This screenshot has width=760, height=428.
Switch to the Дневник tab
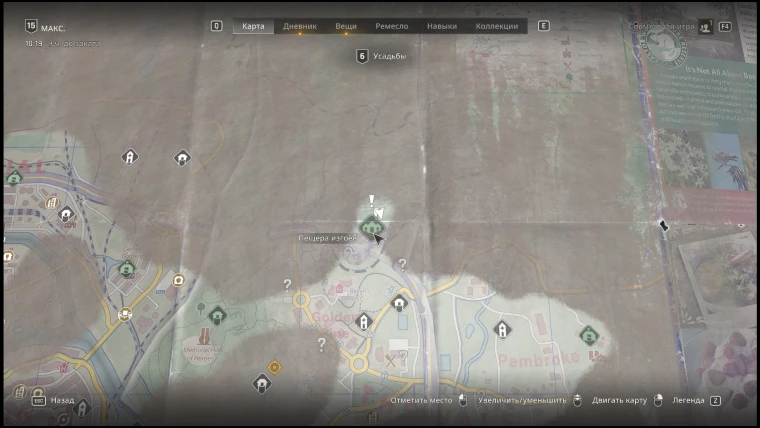(300, 26)
